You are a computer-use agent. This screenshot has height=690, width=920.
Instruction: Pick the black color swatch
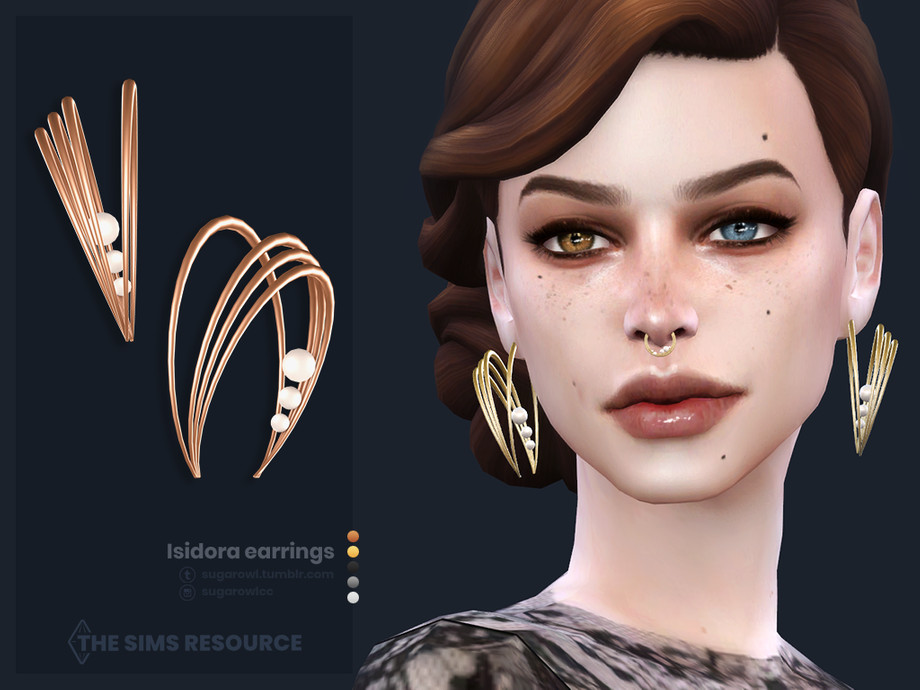[352, 566]
